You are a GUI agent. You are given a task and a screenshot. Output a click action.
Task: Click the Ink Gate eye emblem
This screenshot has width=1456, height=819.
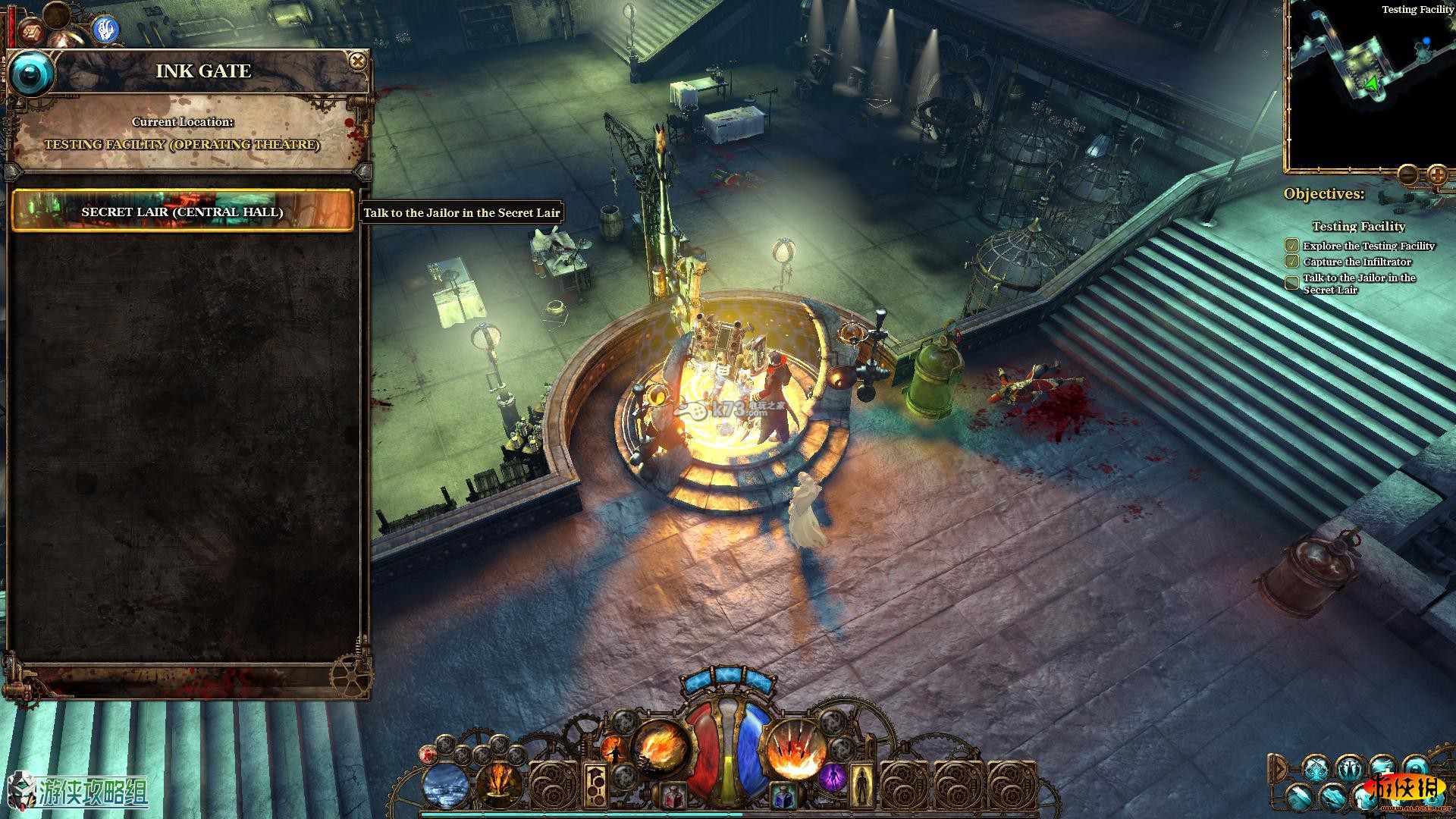click(x=31, y=74)
